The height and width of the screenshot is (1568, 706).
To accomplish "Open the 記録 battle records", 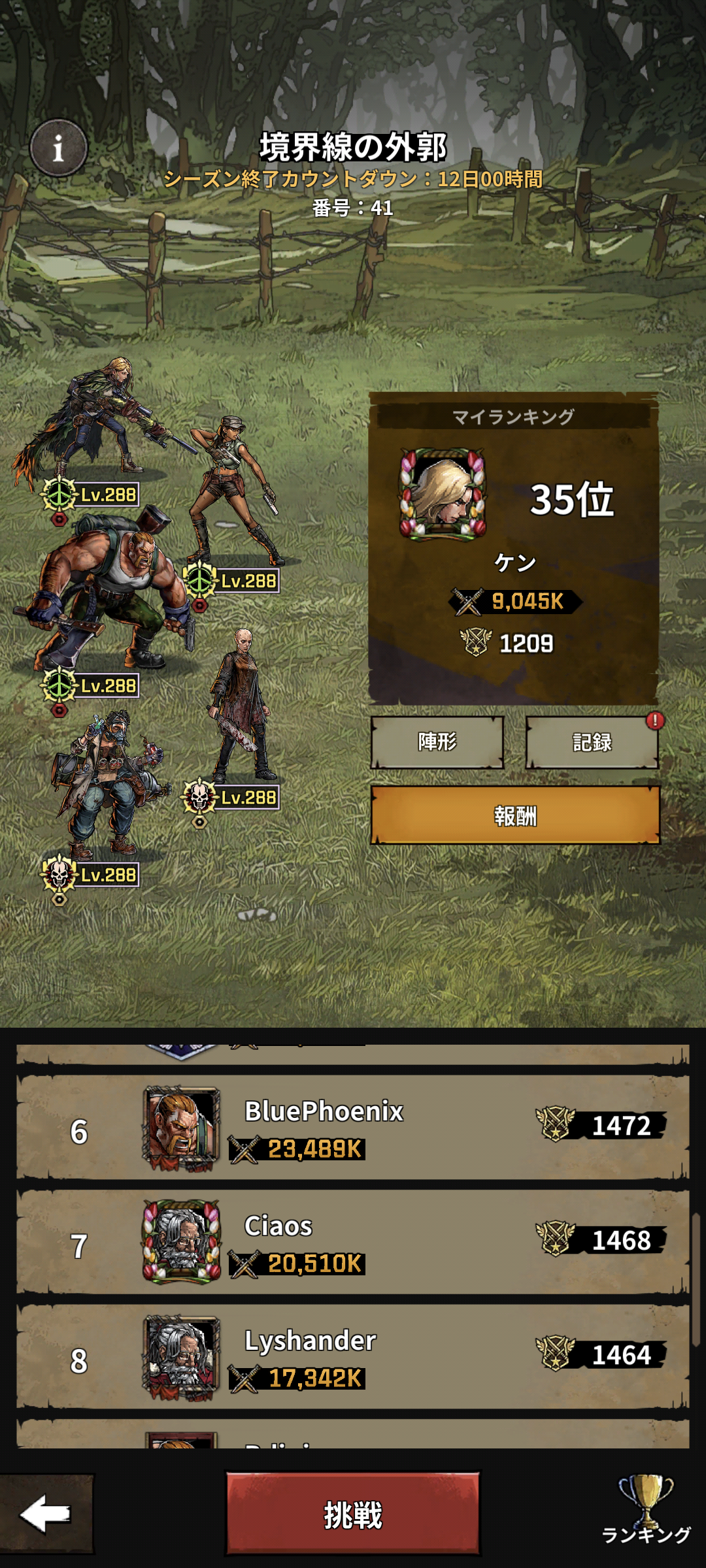I will (592, 742).
